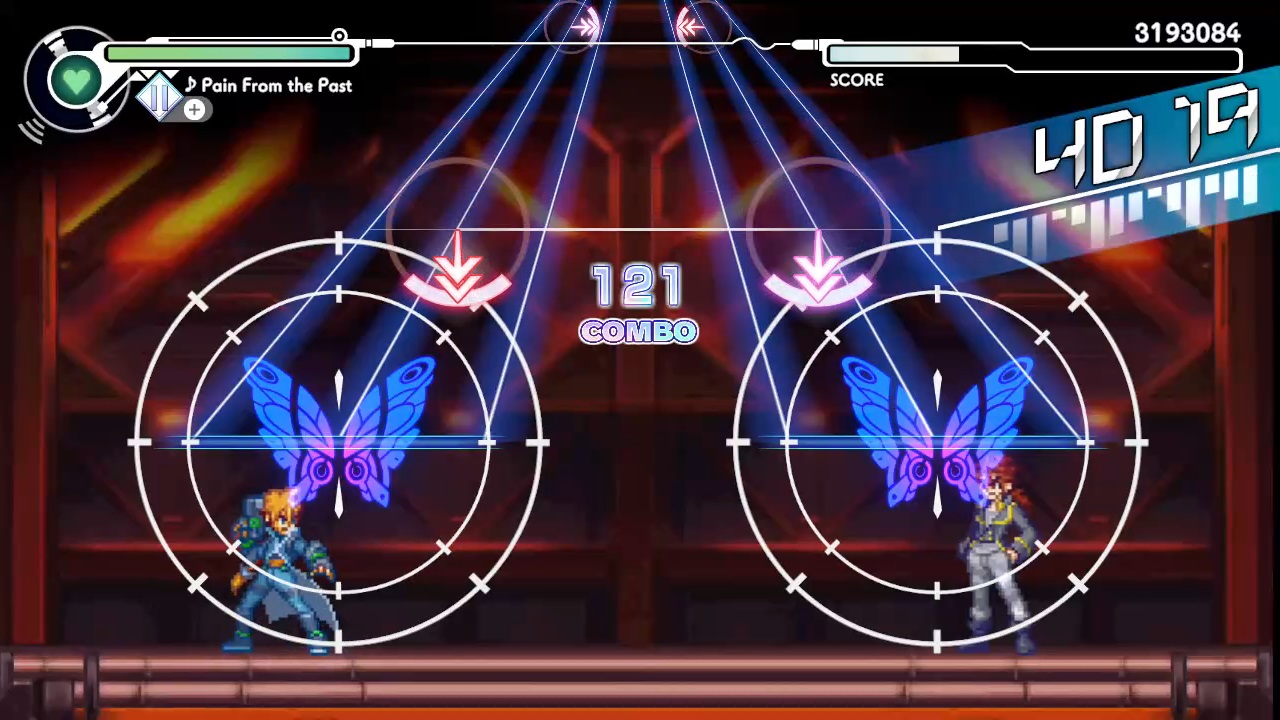Select the pause icon in the diamond emblem
This screenshot has height=720, width=1280.
click(x=160, y=96)
